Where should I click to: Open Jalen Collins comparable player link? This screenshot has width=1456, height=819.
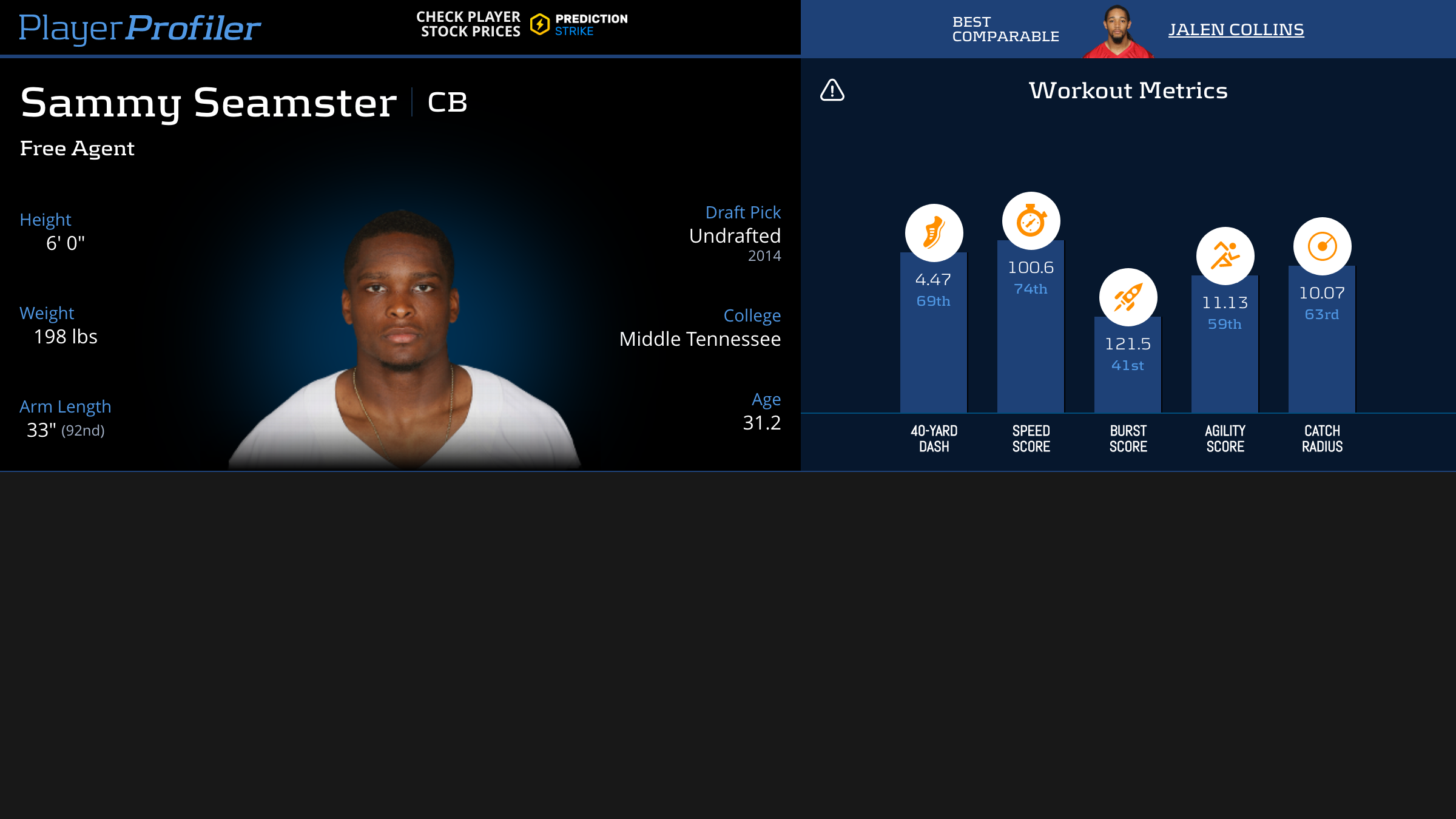click(x=1236, y=29)
